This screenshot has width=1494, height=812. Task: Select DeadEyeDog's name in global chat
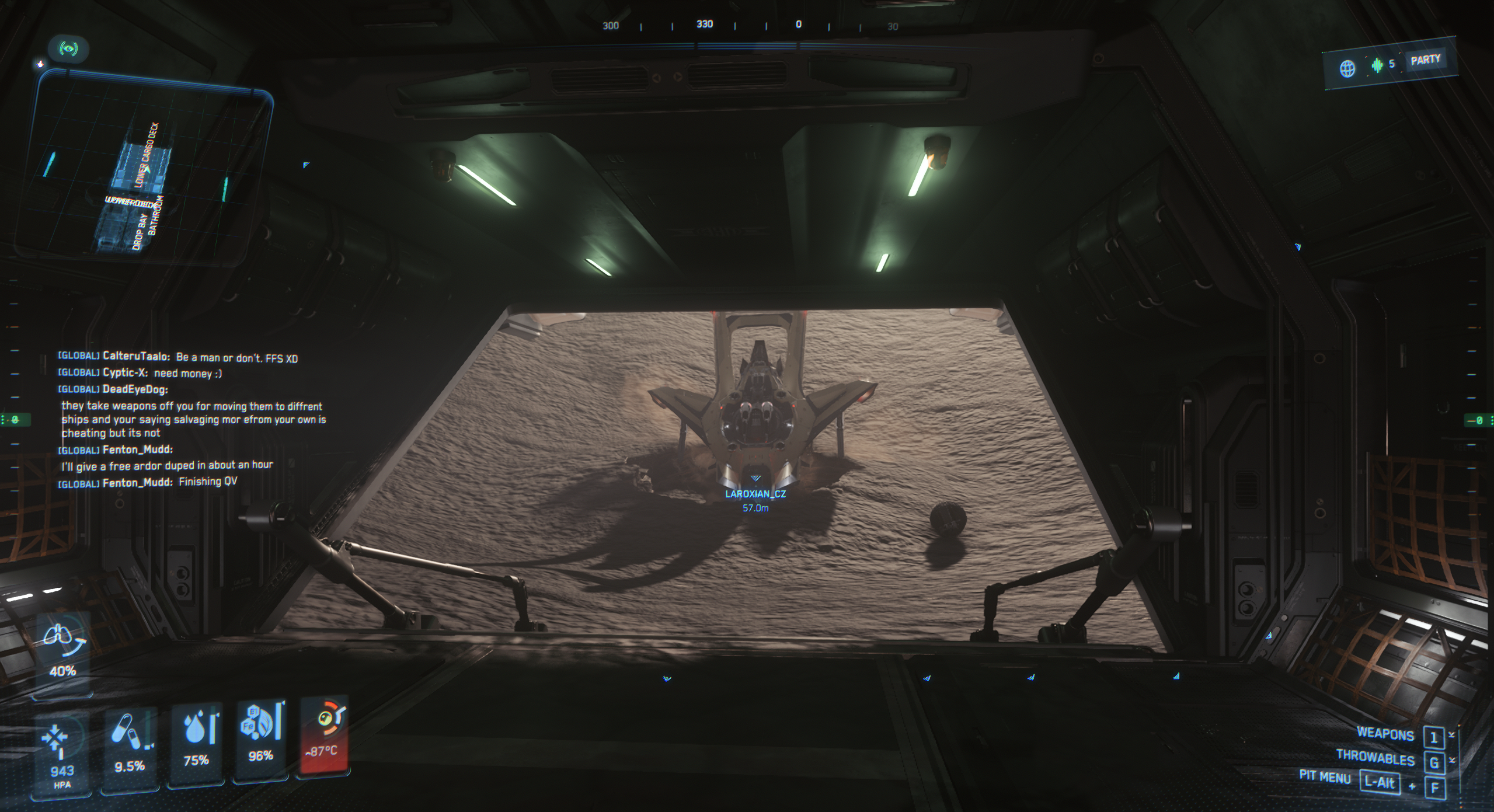click(135, 389)
